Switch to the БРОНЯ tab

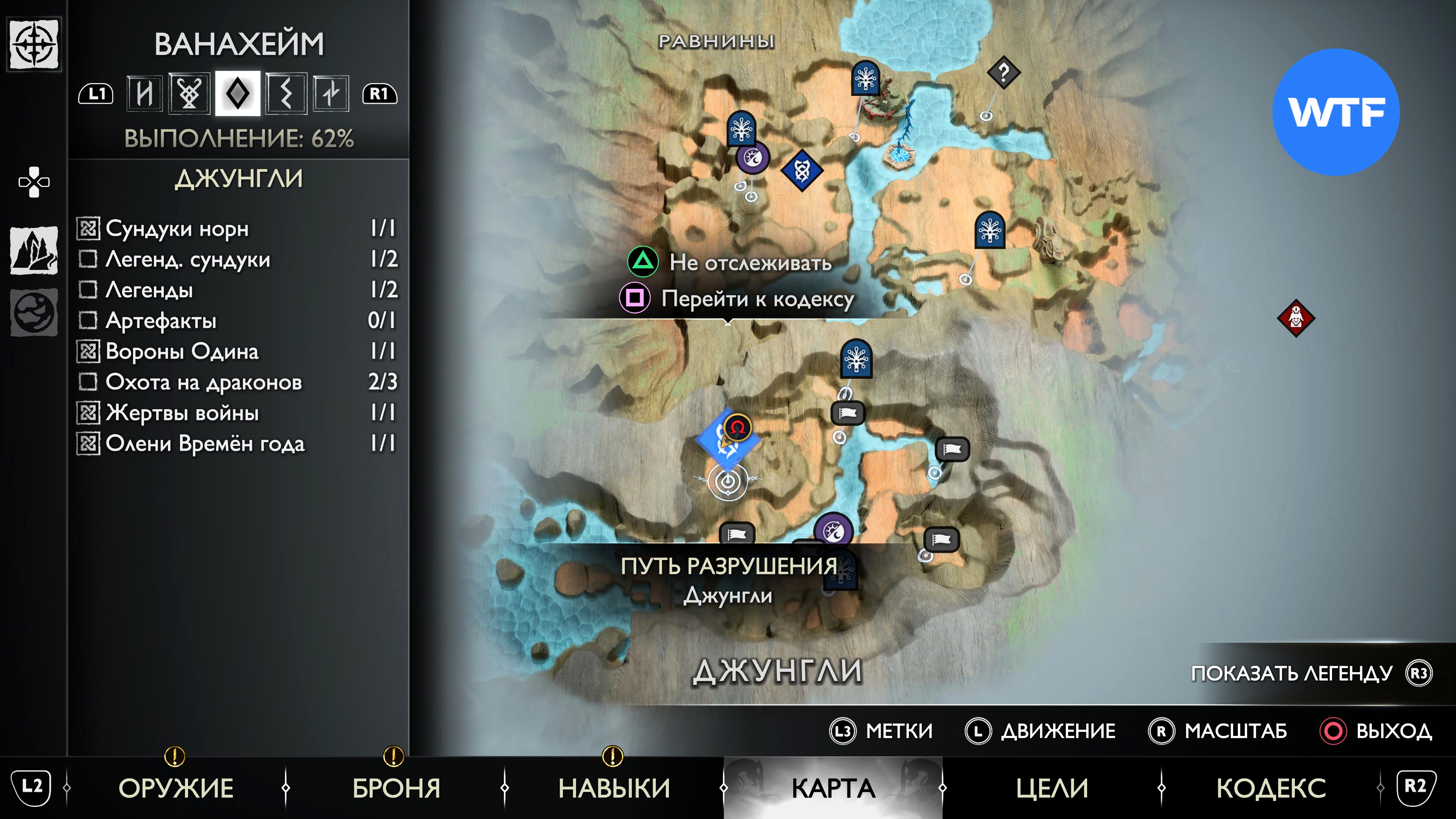[395, 788]
